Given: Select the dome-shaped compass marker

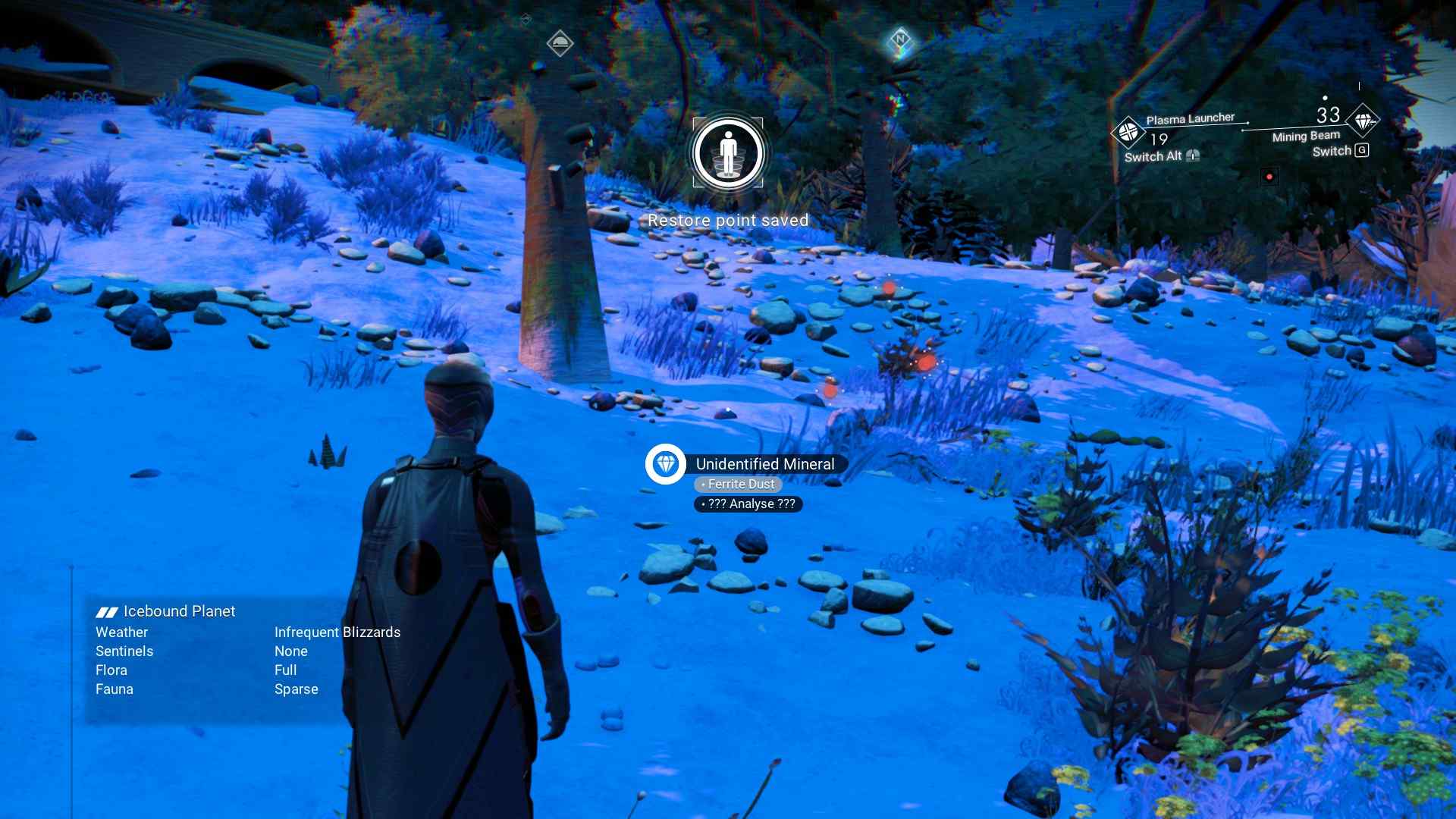Looking at the screenshot, I should (x=560, y=43).
